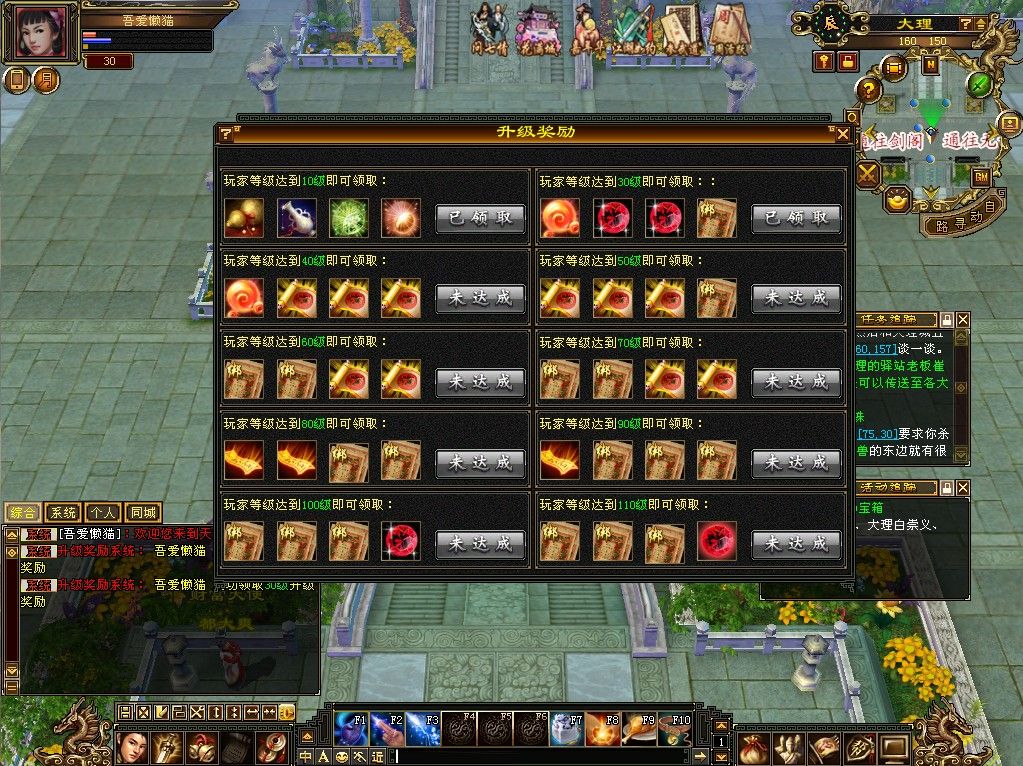
Task: Close the 升级奖励 level reward window
Action: (843, 133)
